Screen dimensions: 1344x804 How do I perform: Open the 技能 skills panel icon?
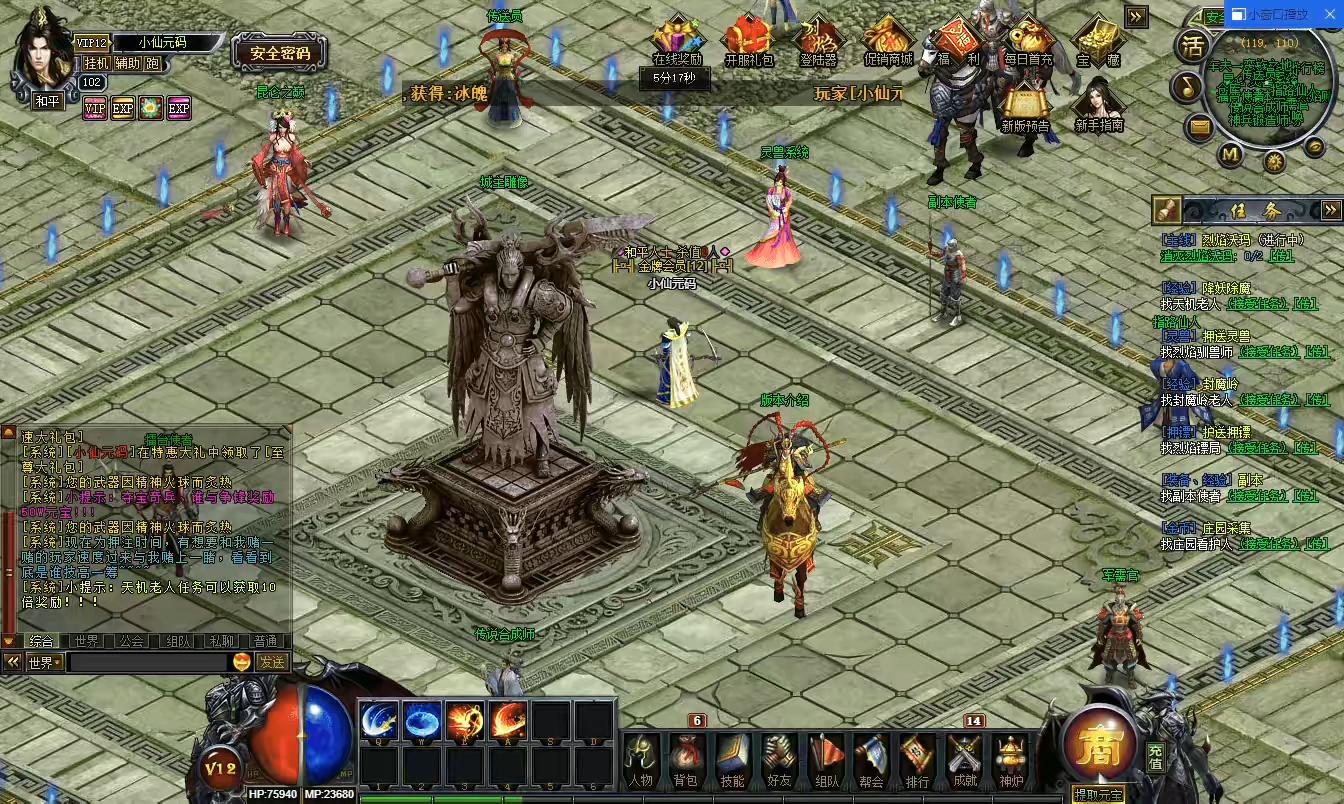click(732, 760)
